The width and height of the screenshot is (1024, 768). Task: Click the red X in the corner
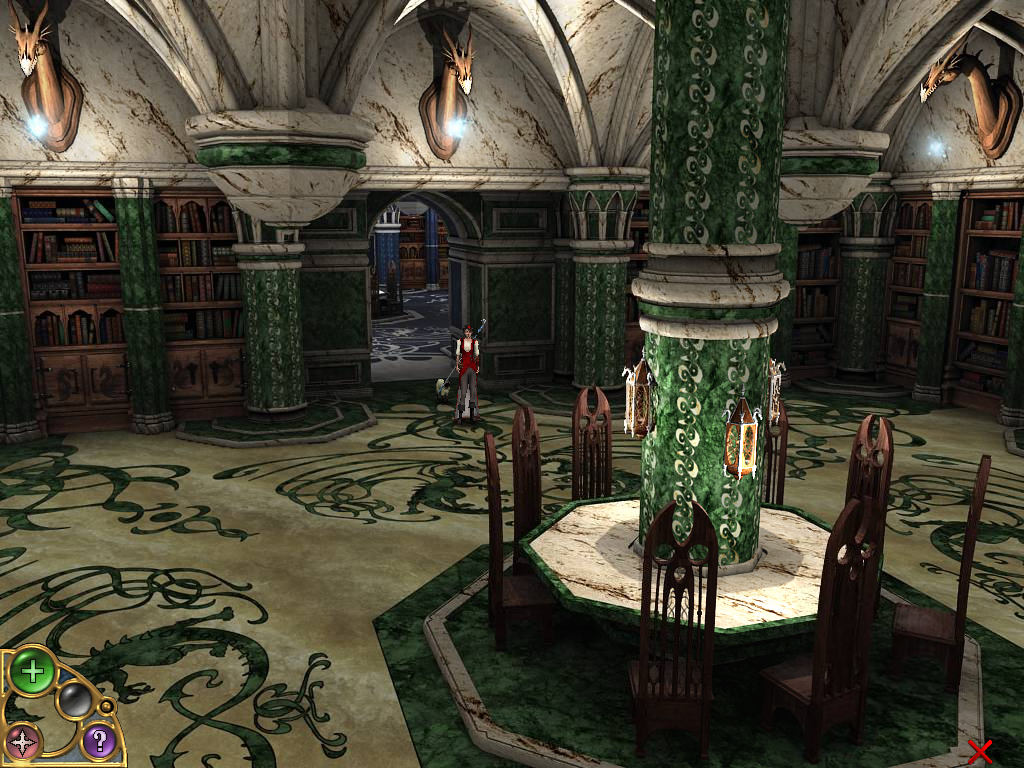[980, 751]
